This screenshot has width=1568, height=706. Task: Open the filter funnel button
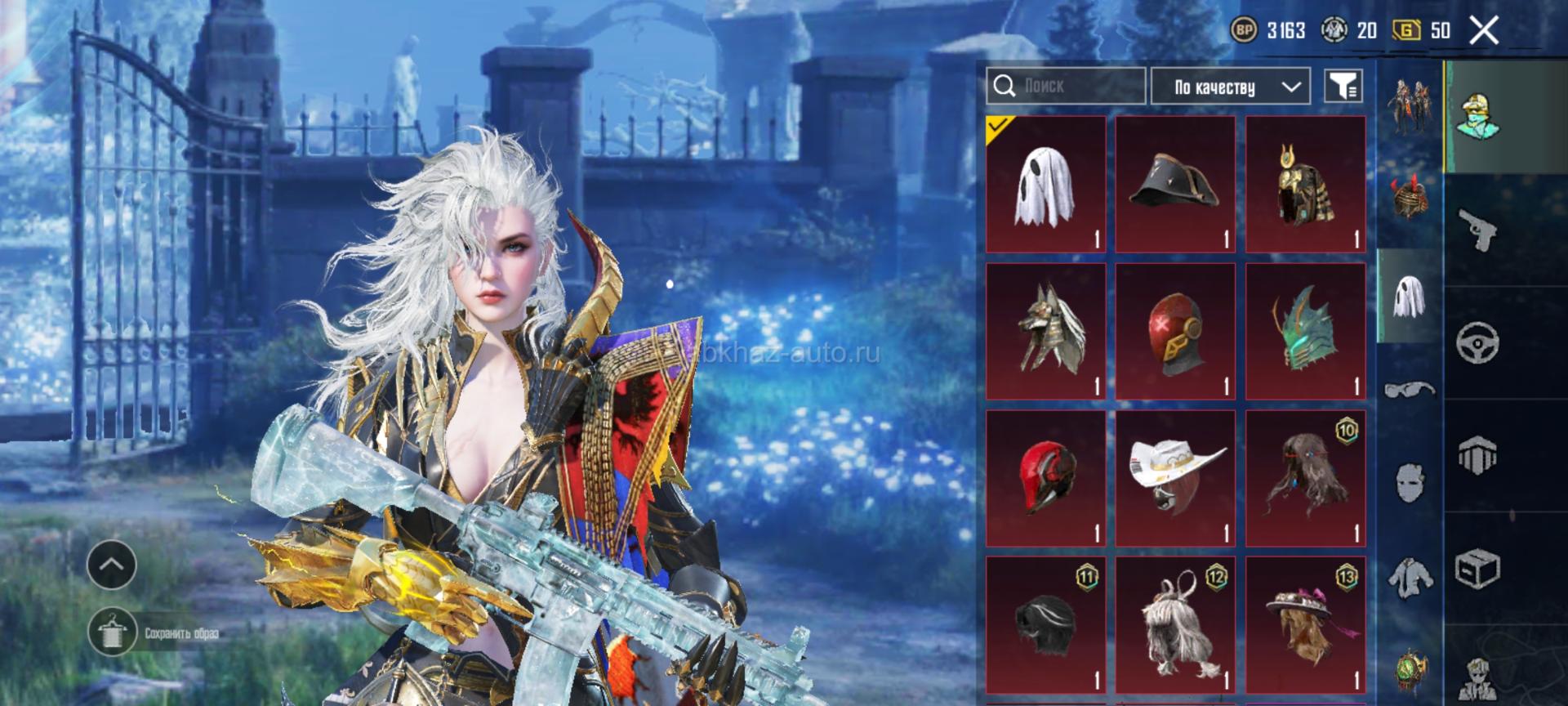click(1343, 86)
